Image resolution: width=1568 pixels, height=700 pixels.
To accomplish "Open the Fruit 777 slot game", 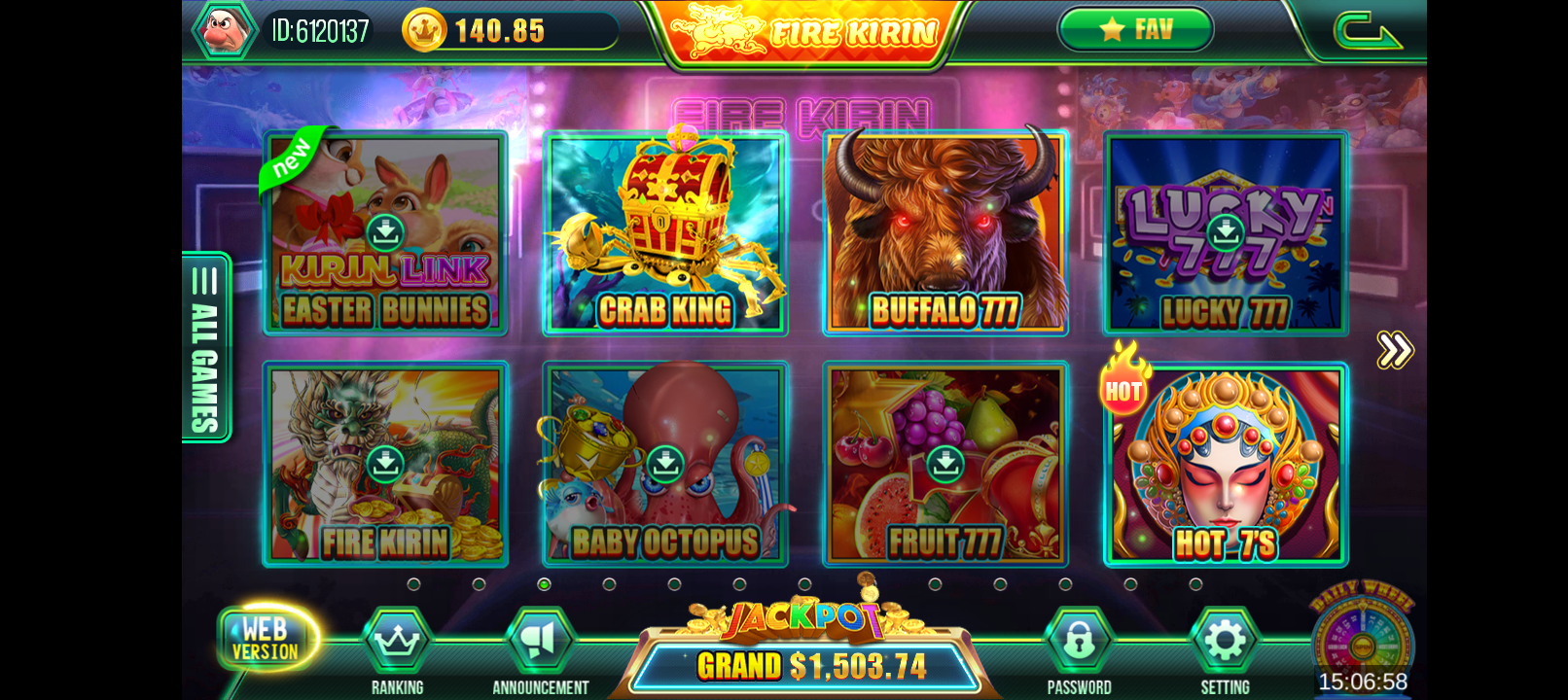I will click(x=945, y=465).
